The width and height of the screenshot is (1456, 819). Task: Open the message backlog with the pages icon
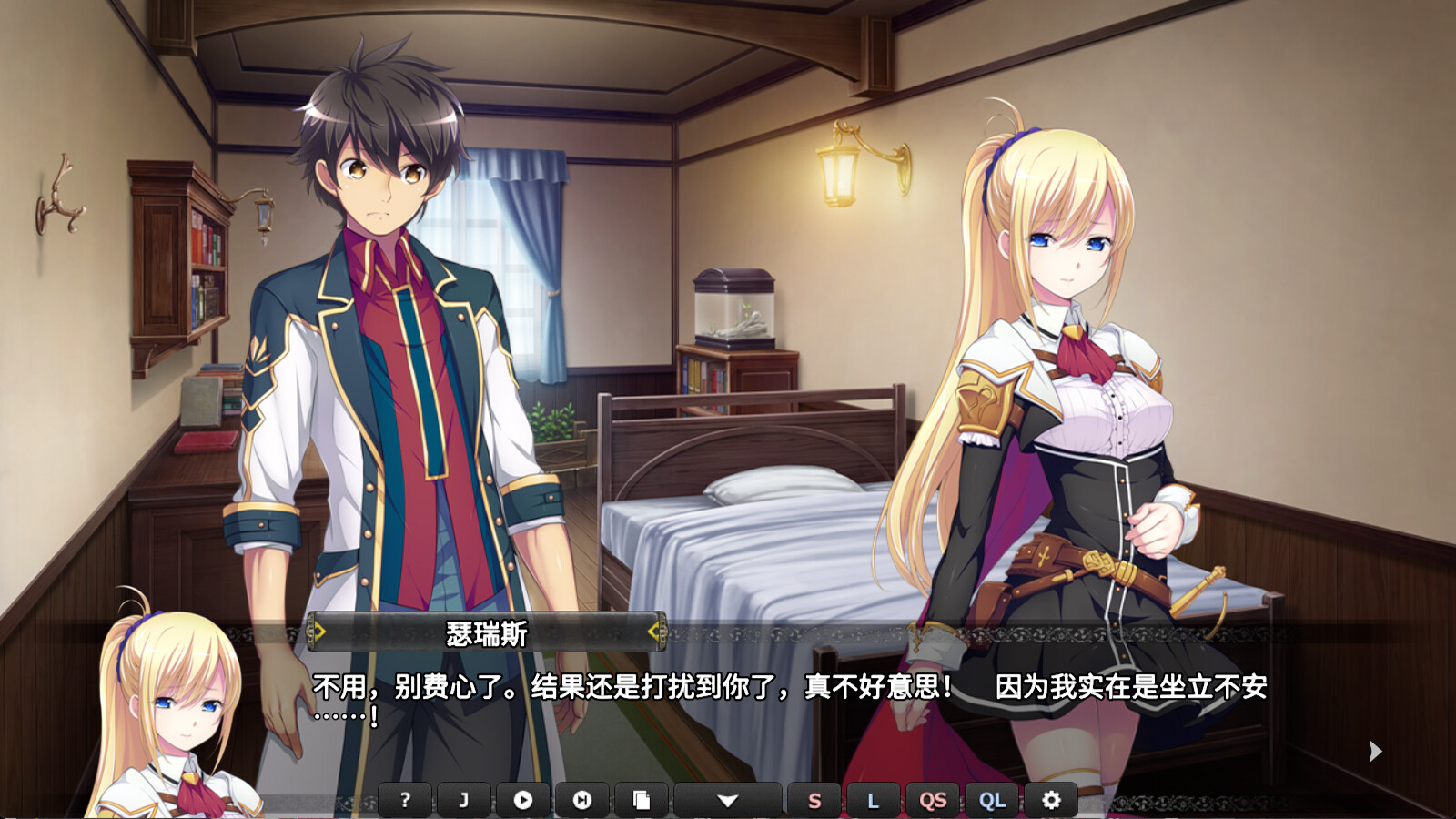click(642, 799)
